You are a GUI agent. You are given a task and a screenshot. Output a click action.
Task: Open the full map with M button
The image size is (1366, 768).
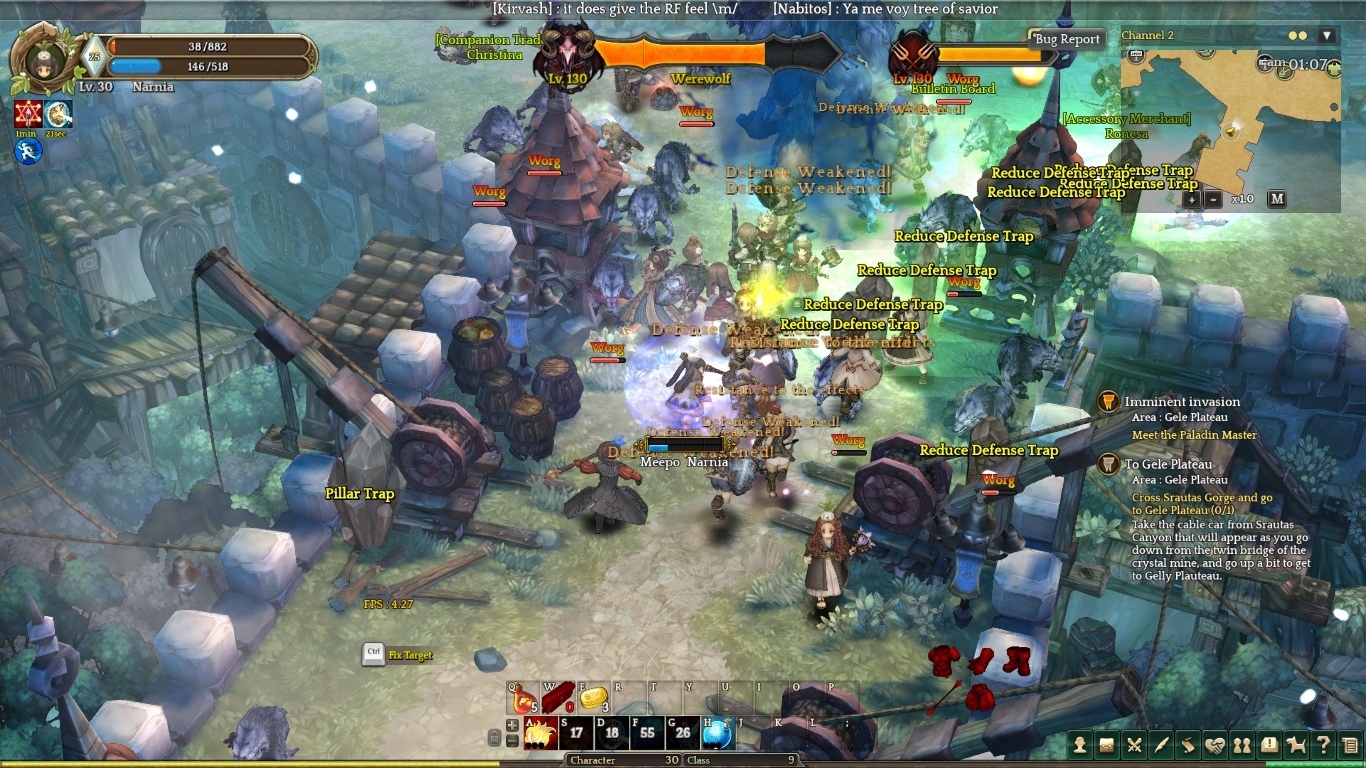(1276, 199)
